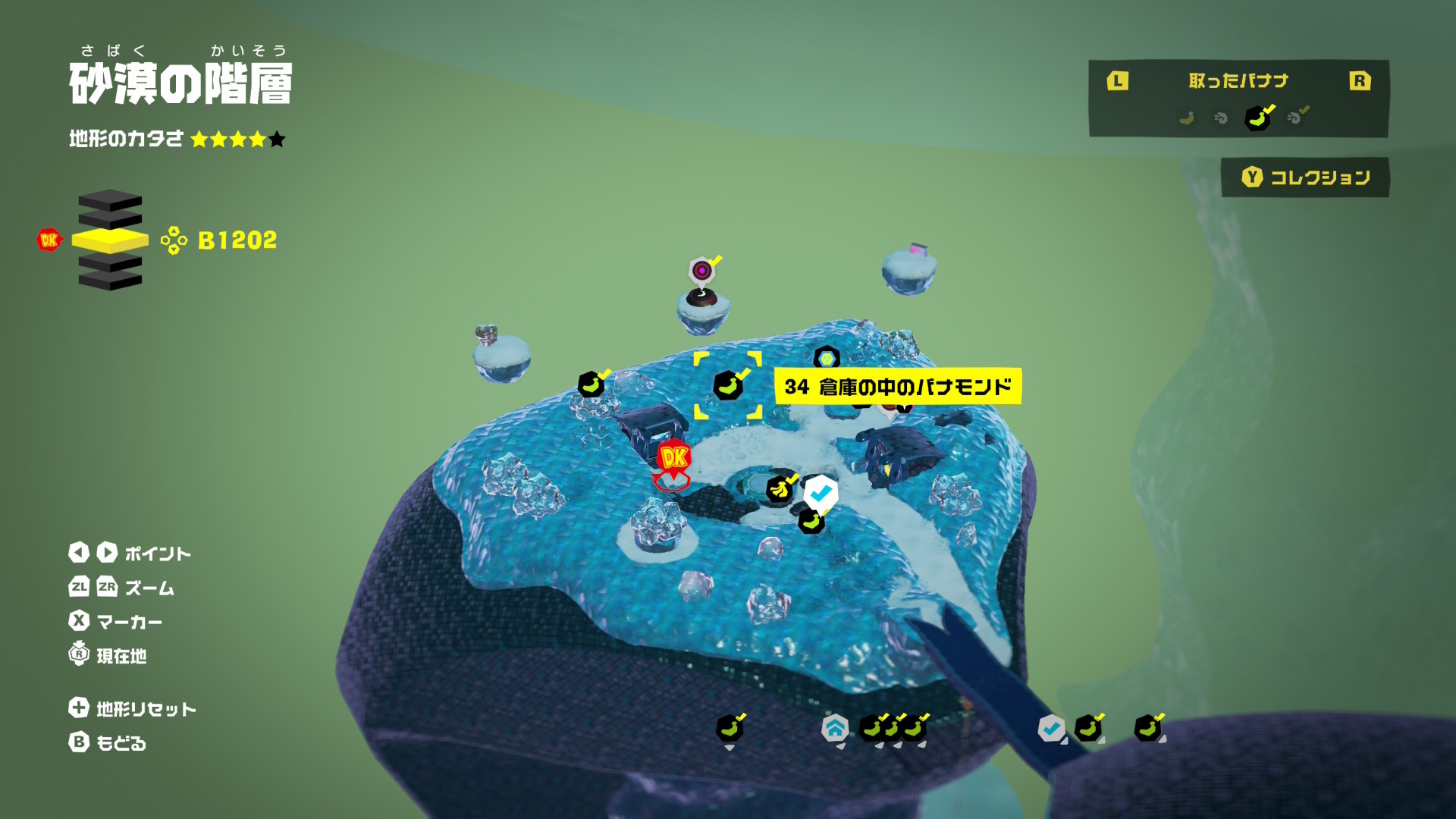The image size is (1456, 819).
Task: Open the コレクション collection screen
Action: 1305,177
